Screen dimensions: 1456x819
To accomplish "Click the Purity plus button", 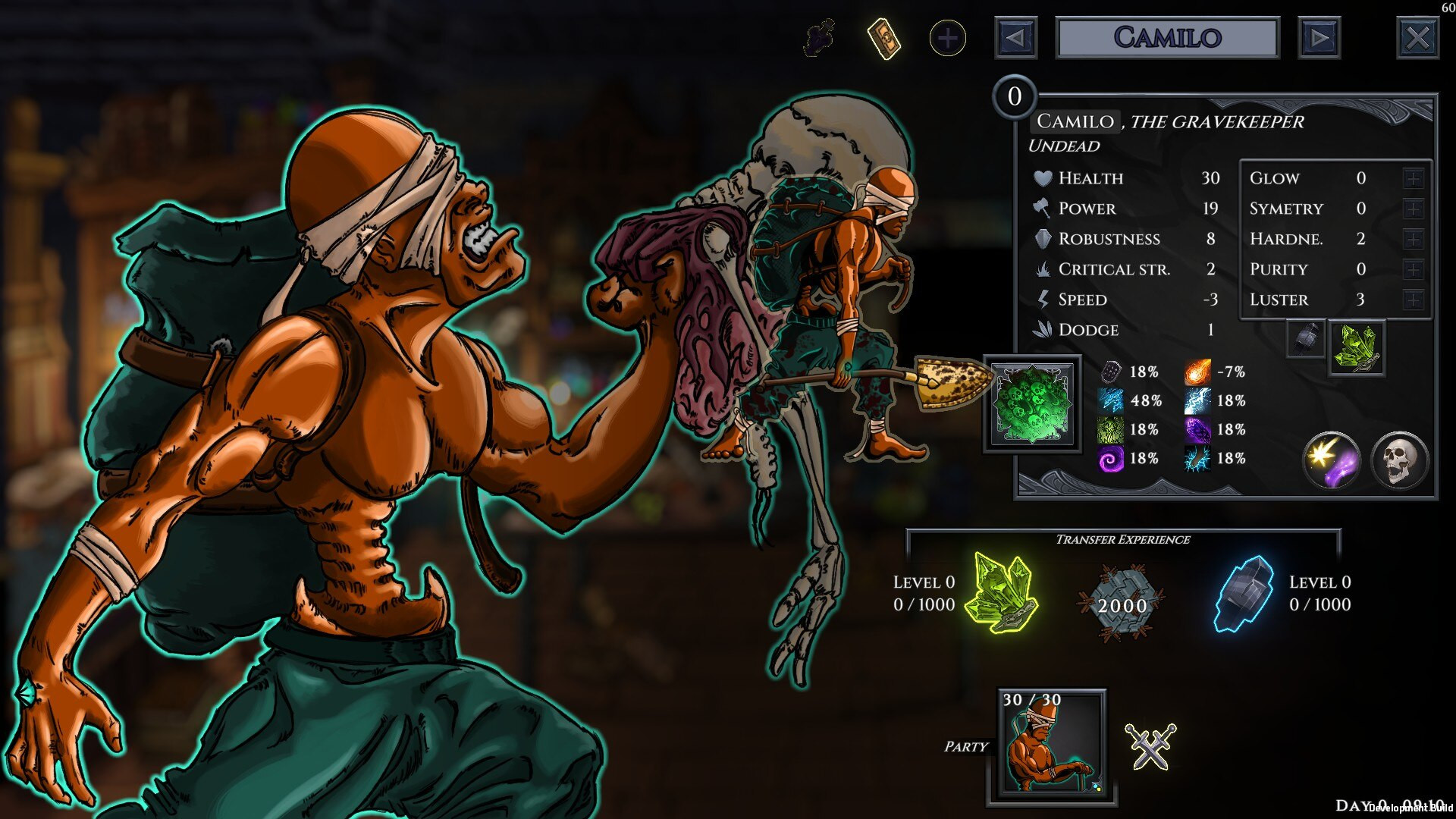I will (1412, 268).
